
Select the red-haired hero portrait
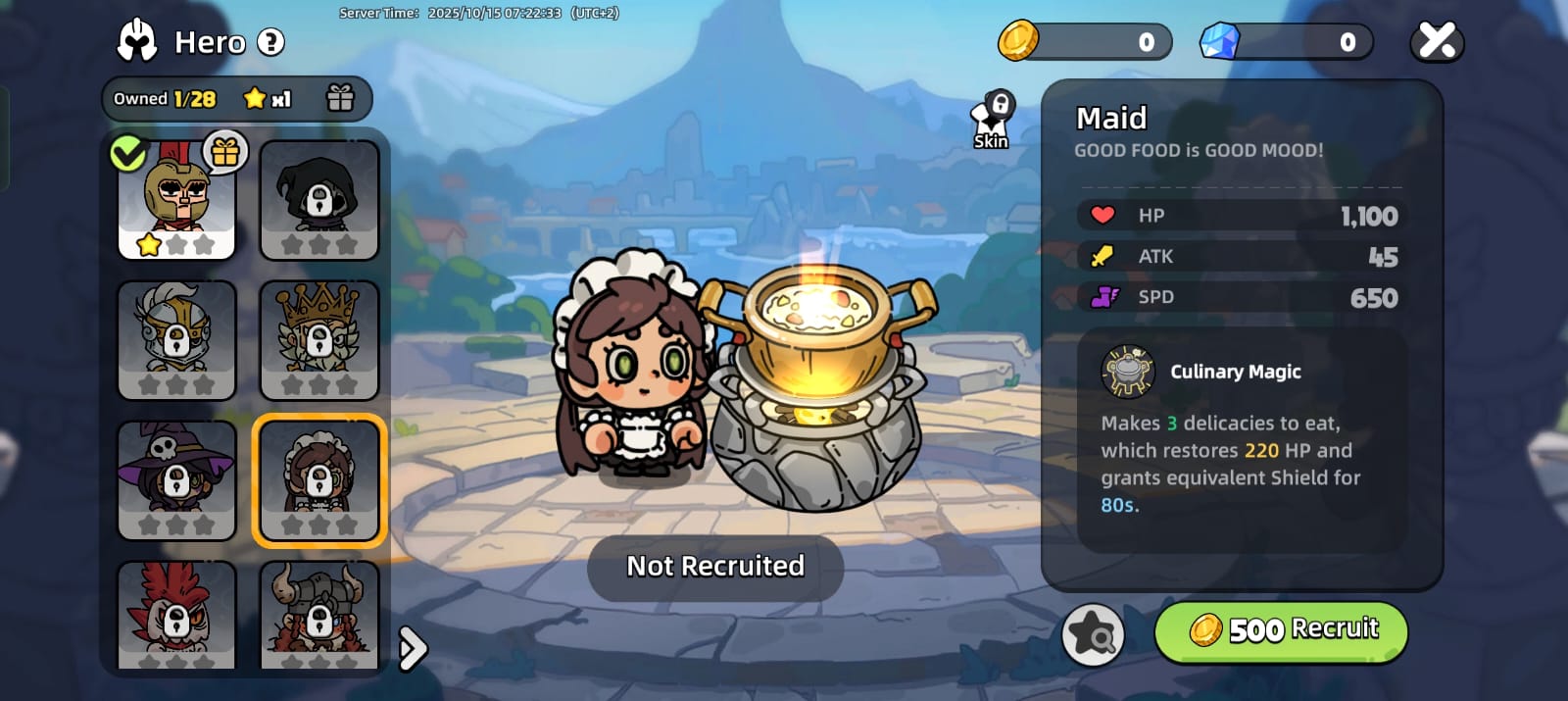pyautogui.click(x=176, y=616)
